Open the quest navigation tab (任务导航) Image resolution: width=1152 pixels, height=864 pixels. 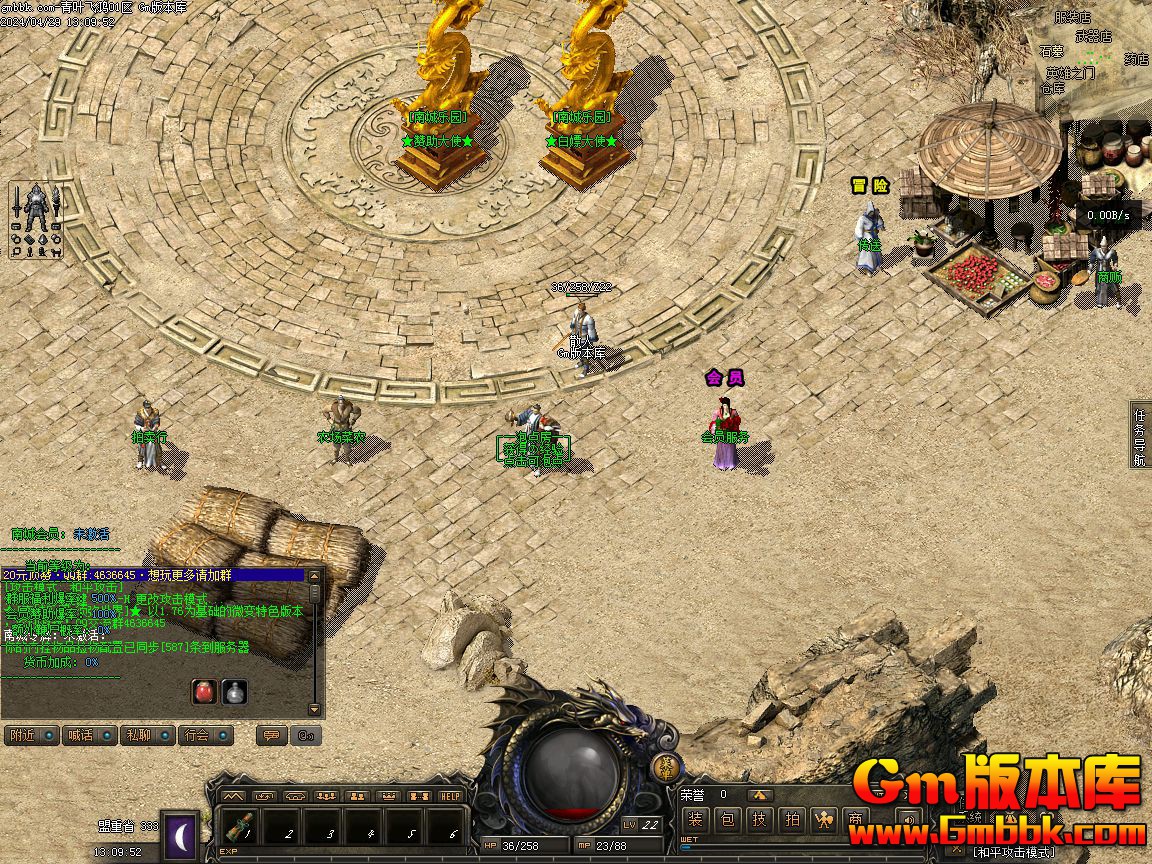coord(1140,436)
